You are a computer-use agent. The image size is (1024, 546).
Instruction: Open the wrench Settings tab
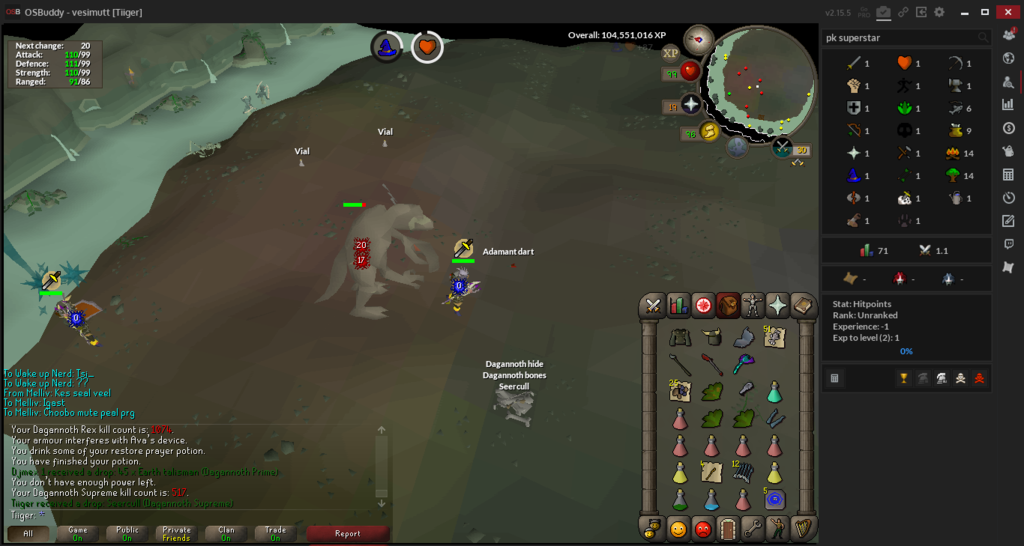(x=753, y=528)
